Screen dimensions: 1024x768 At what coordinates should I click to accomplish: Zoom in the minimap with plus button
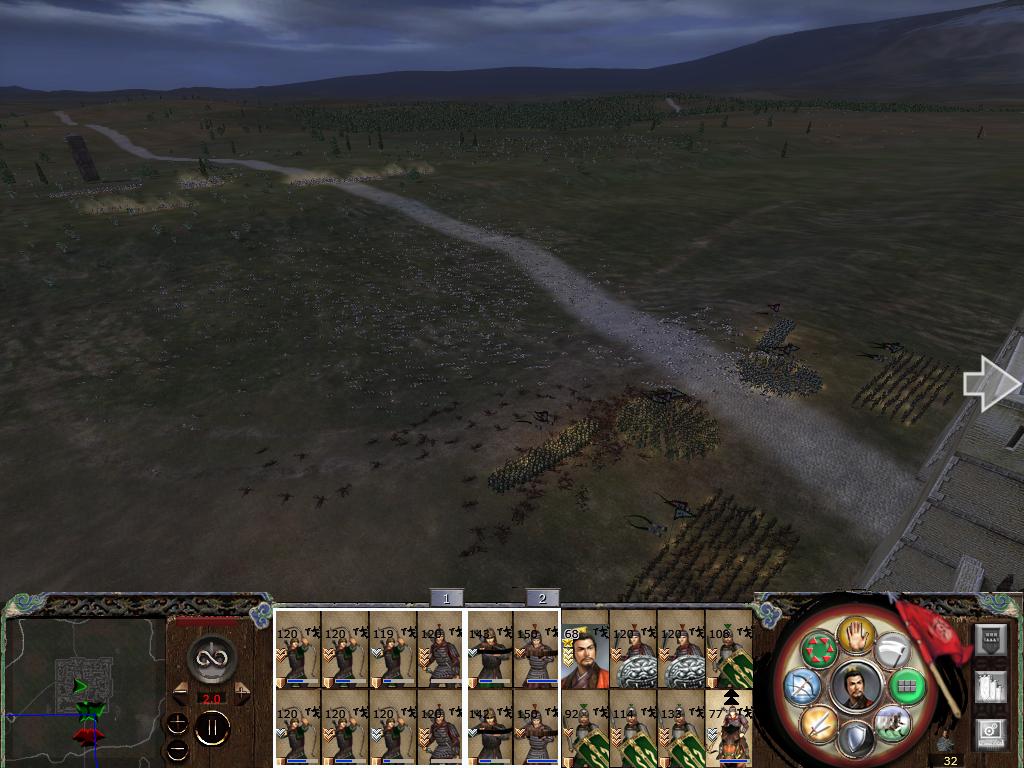pos(177,723)
